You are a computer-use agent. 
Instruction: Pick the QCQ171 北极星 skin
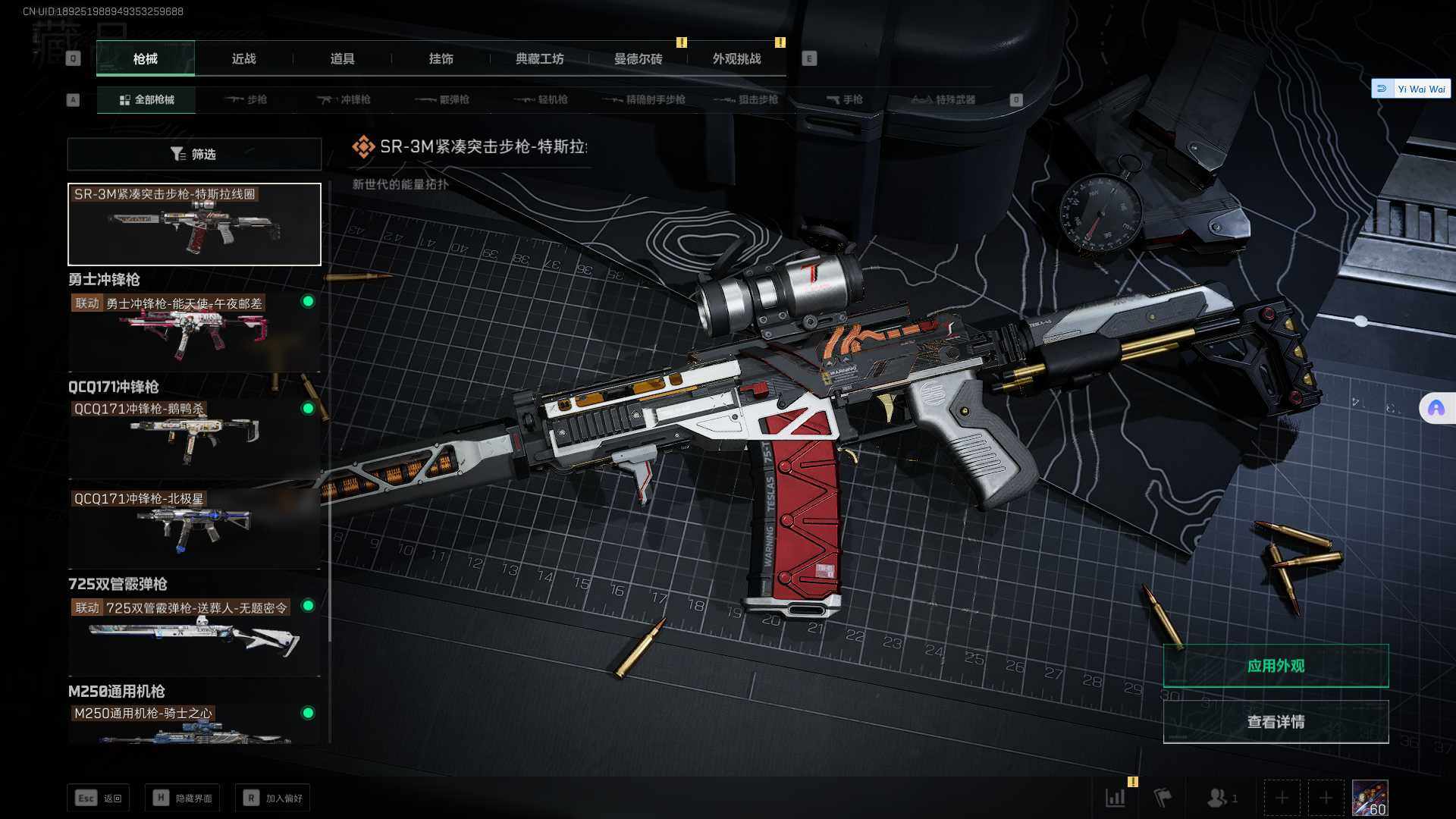coord(194,528)
